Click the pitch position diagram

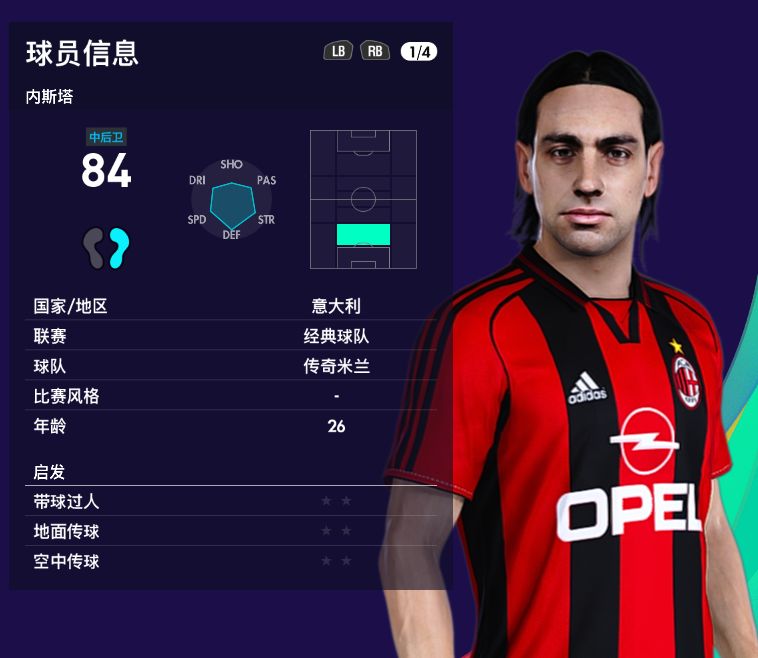pyautogui.click(x=363, y=199)
